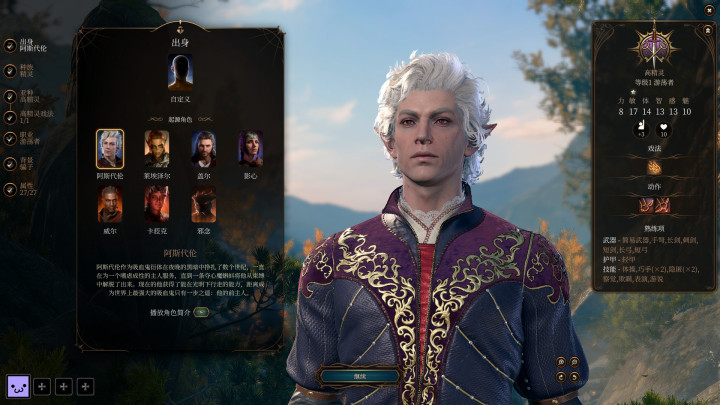Image resolution: width=720 pixels, height=405 pixels.
Task: Click the 播放角色简介 play intro button
Action: click(x=201, y=312)
